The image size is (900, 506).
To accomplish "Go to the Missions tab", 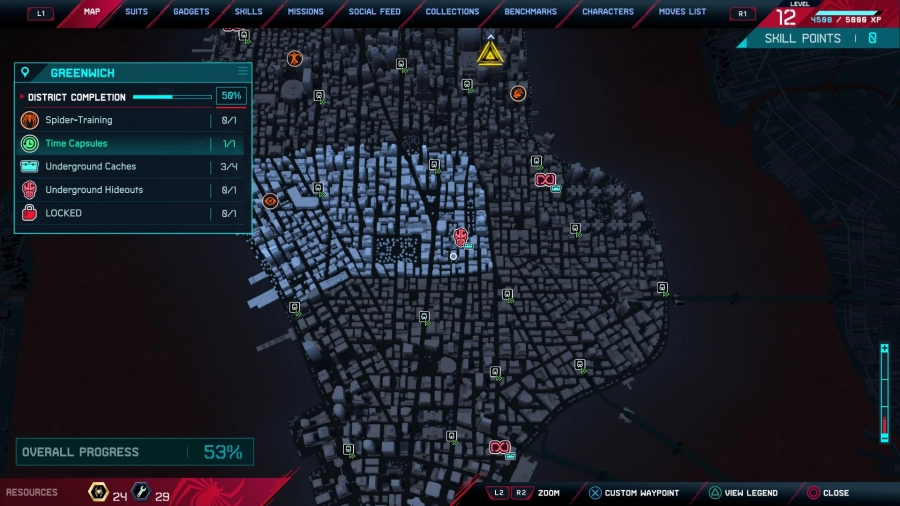I will (x=305, y=12).
